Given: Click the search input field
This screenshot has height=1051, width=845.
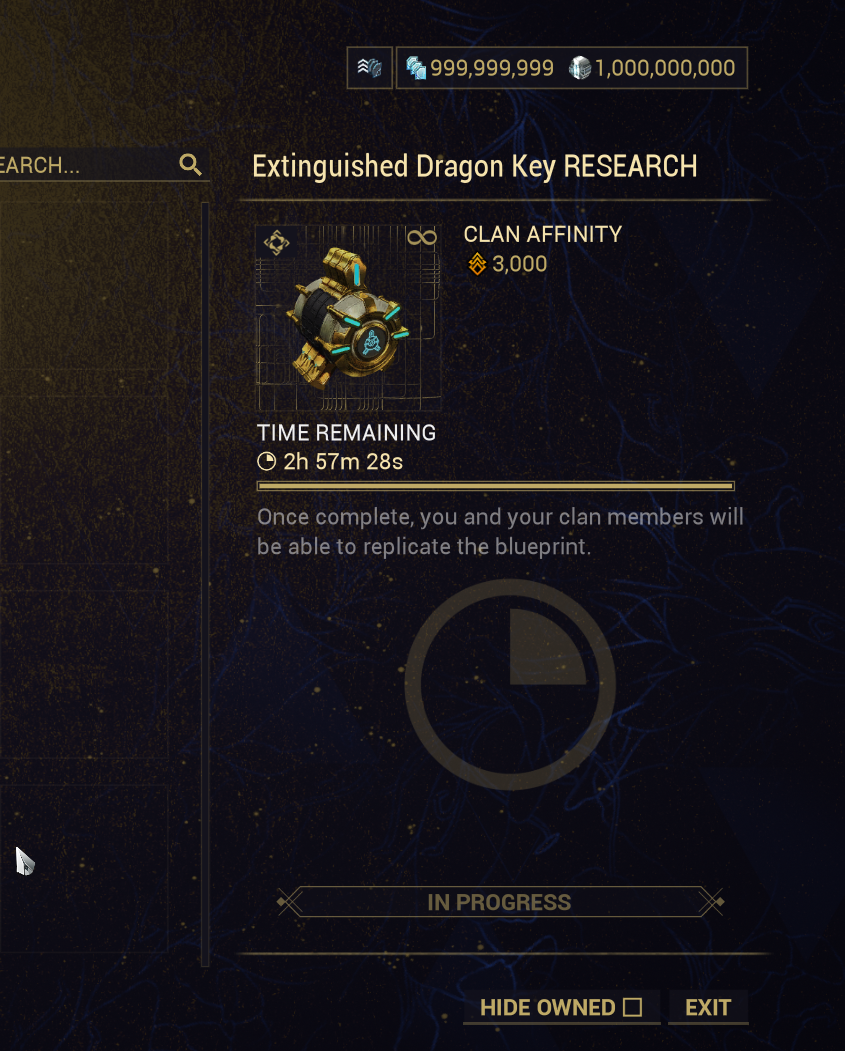Looking at the screenshot, I should coord(80,165).
